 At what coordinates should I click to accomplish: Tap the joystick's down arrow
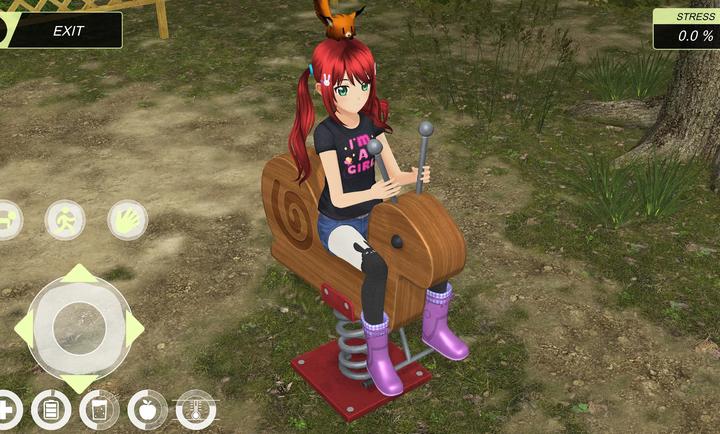click(x=78, y=382)
